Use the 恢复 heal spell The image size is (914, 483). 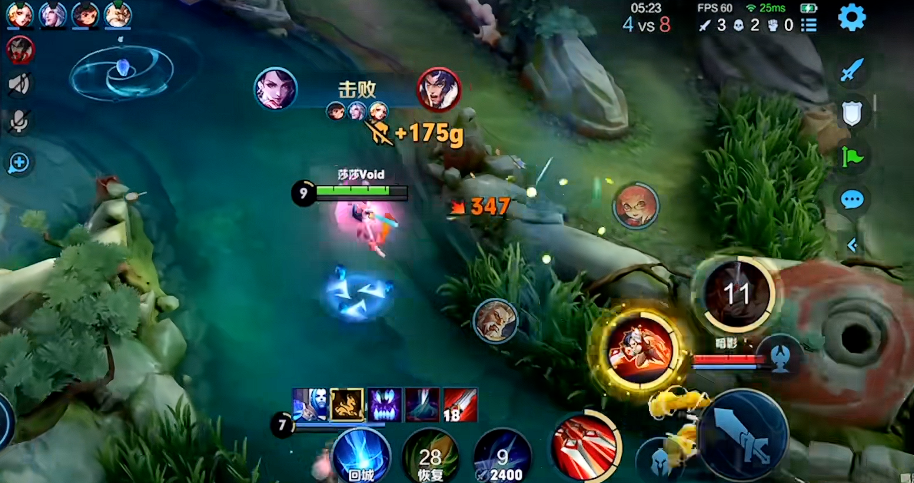pyautogui.click(x=431, y=456)
